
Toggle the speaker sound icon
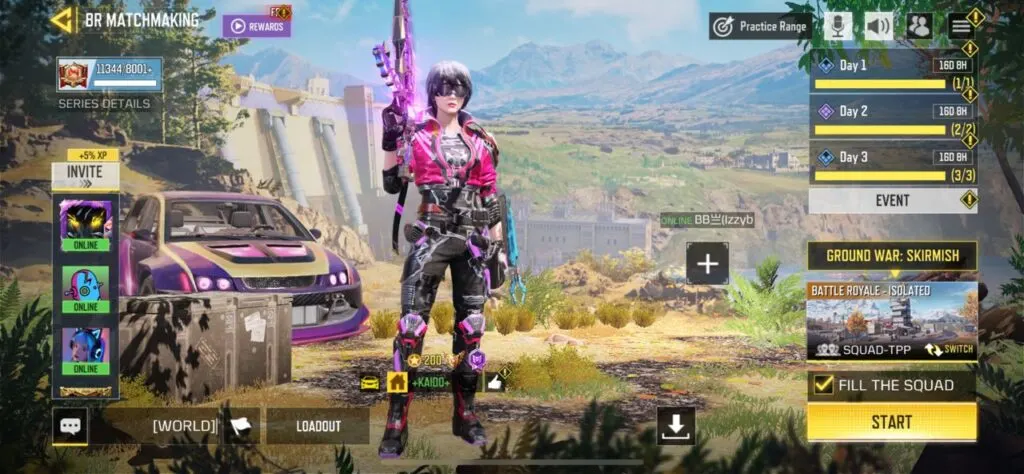[878, 26]
